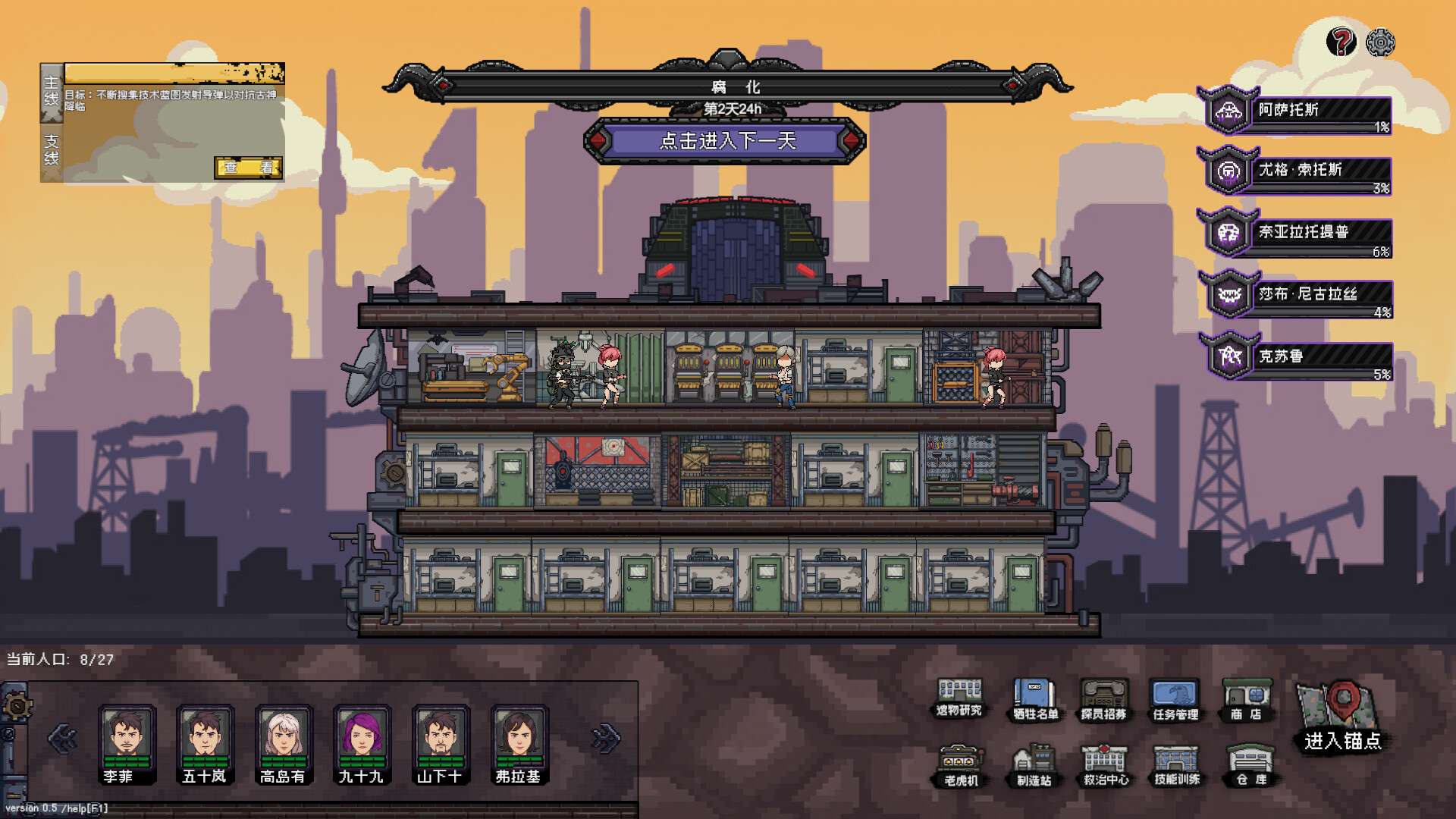Open 探员招募 agent recruitment
The height and width of the screenshot is (819, 1456).
1103,698
